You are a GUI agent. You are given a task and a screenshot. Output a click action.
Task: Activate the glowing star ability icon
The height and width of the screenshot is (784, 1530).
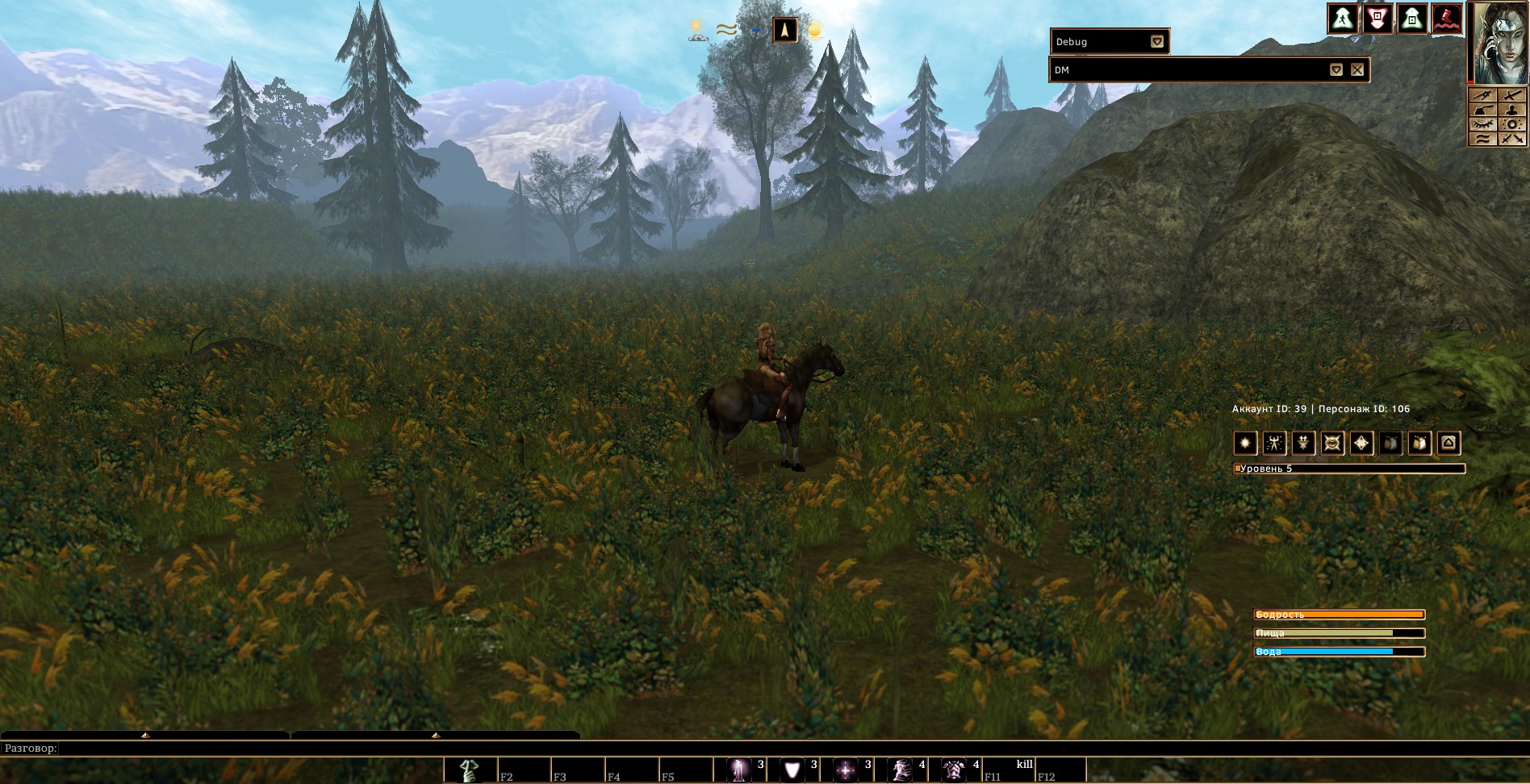(1246, 443)
